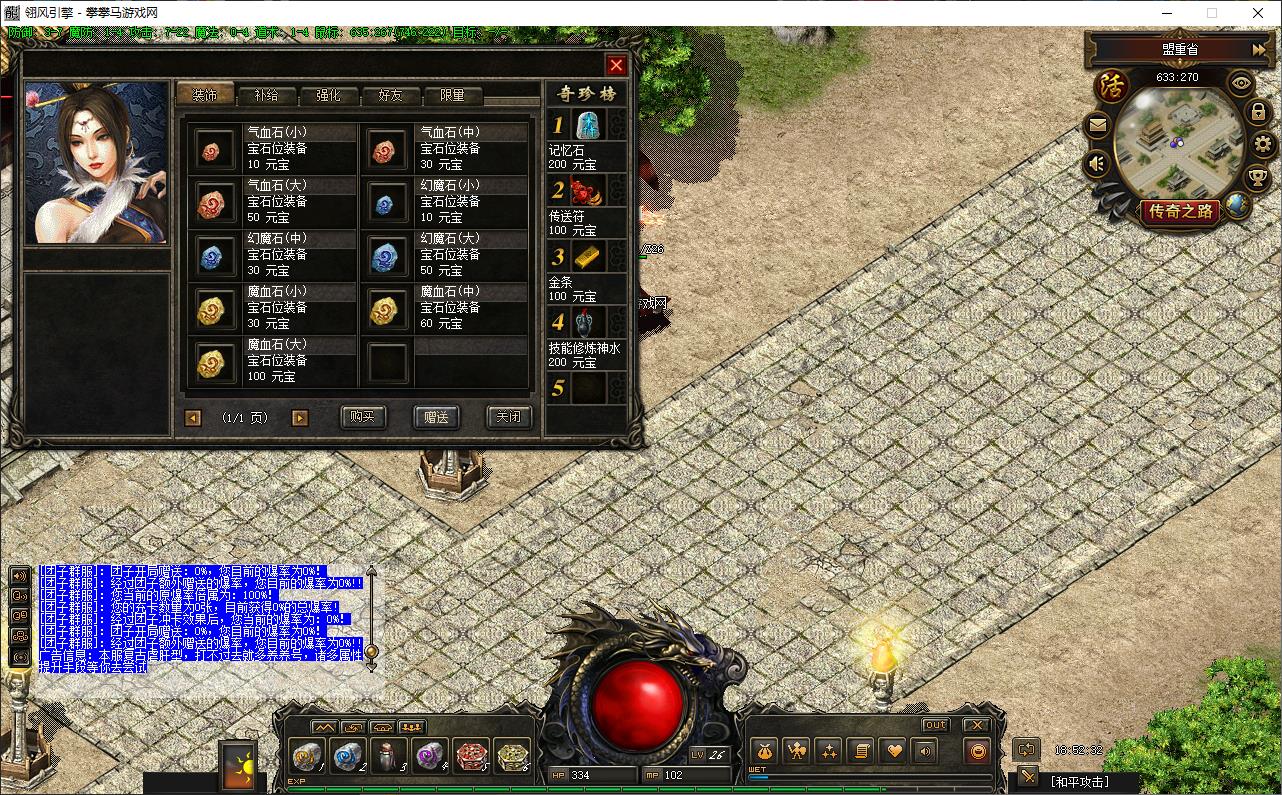Image resolution: width=1282 pixels, height=795 pixels.
Task: Use the red potion bottle in hotbar slot 3
Action: 387,756
